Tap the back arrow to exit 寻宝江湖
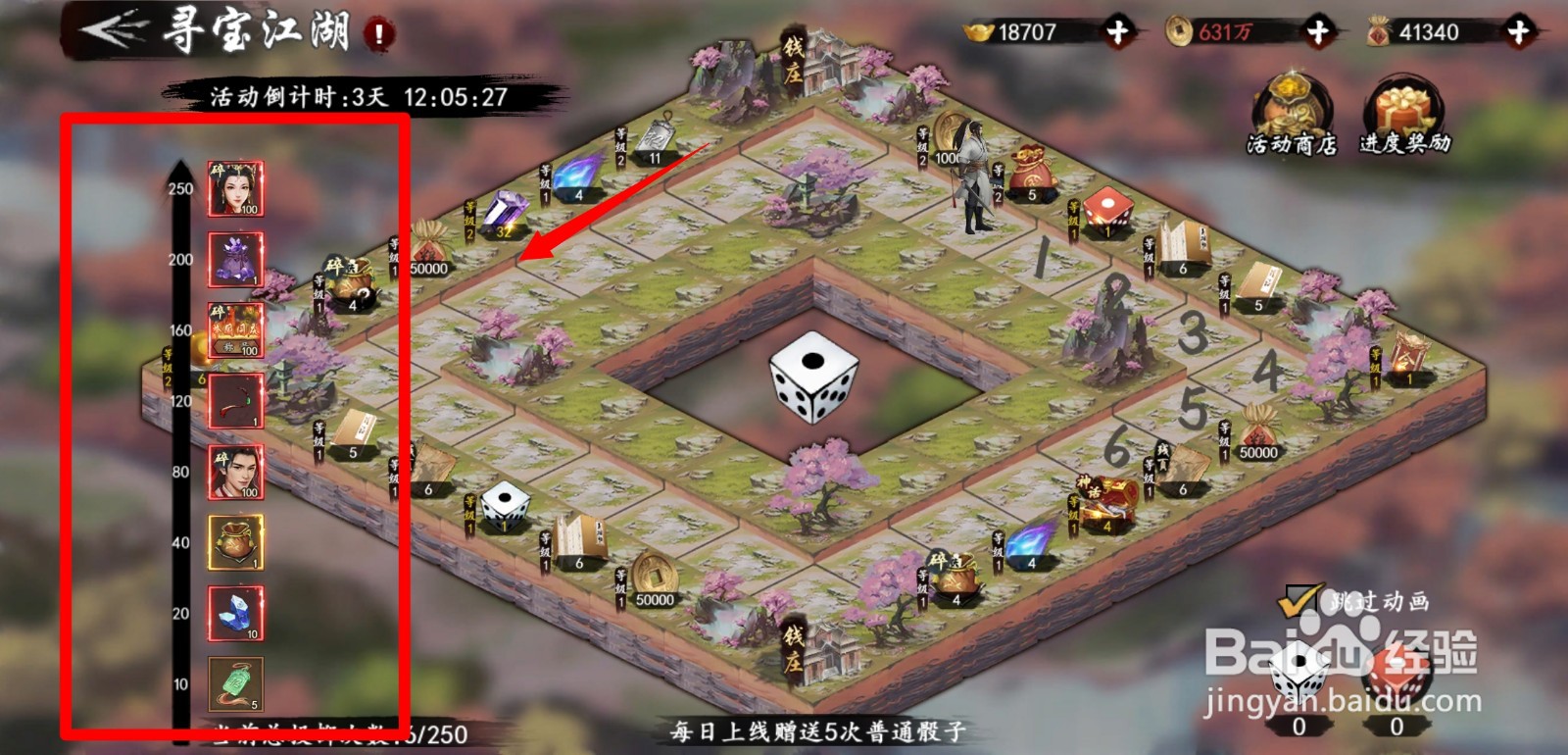This screenshot has width=1568, height=755. click(108, 29)
